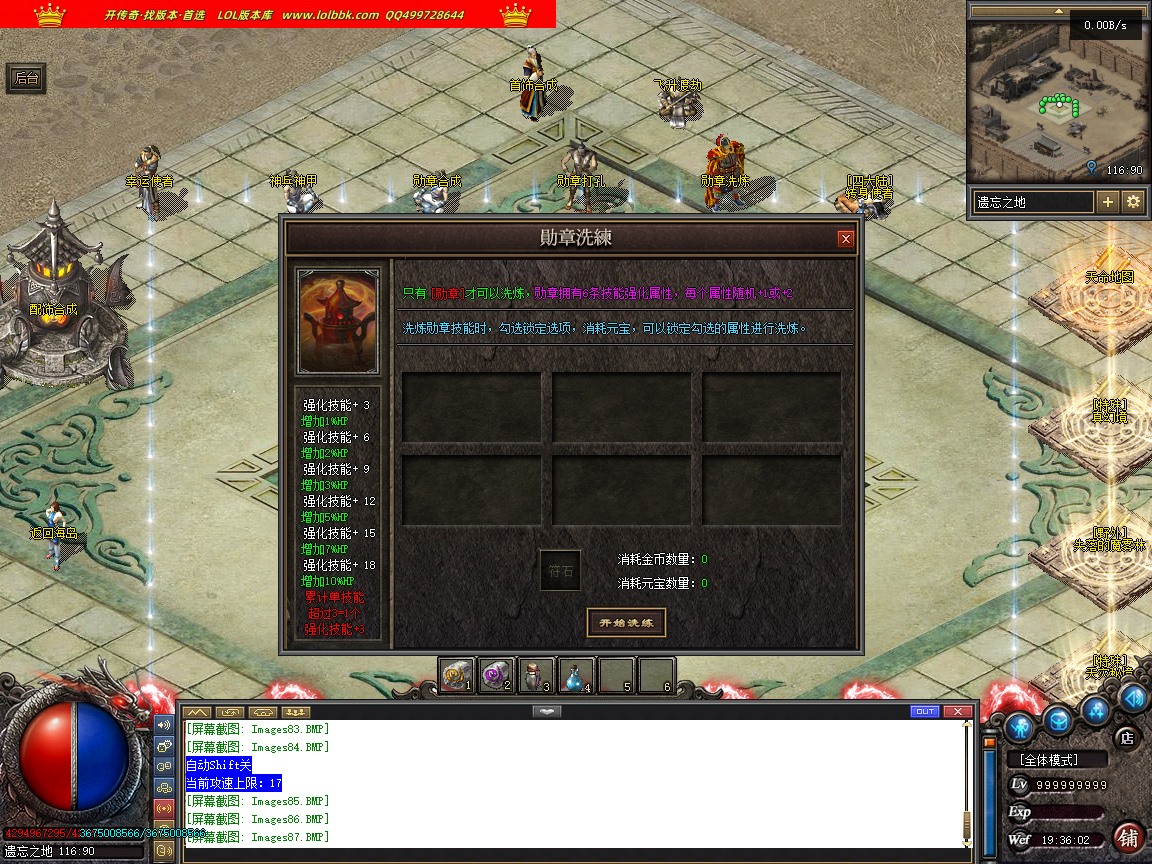Open the 后台 backend button
The width and height of the screenshot is (1152, 864).
click(27, 79)
